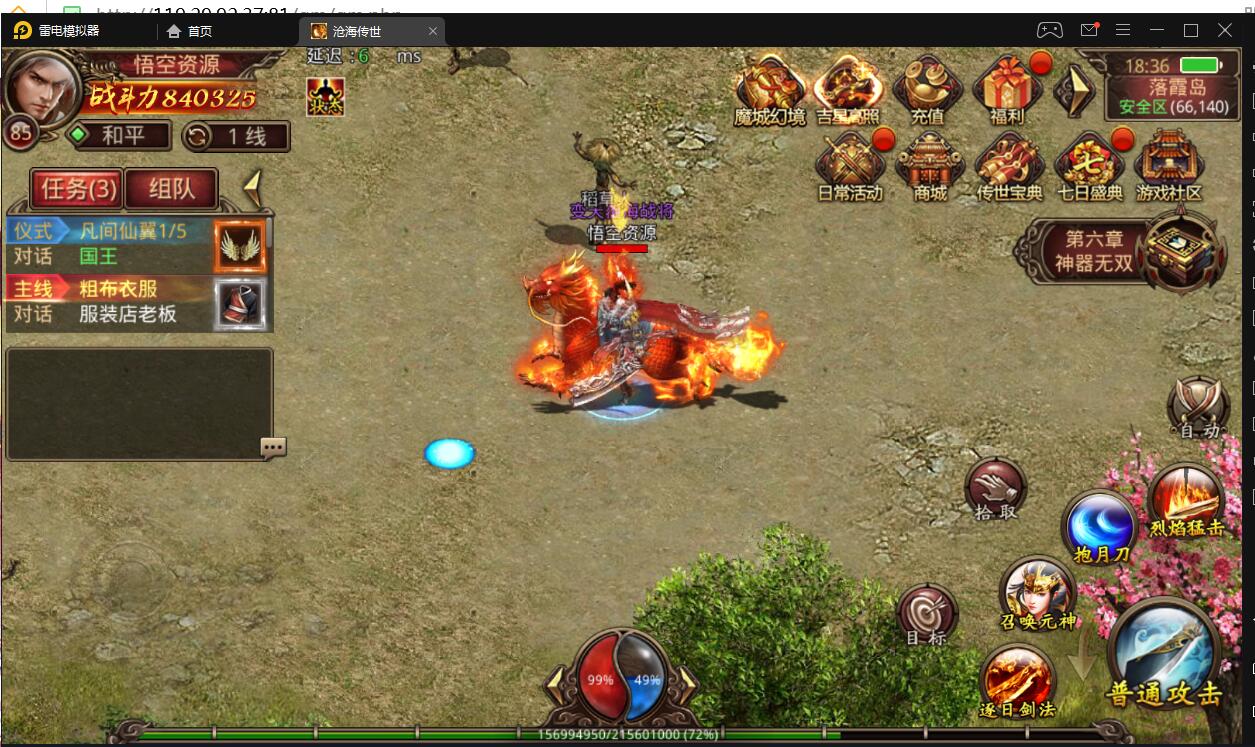Open the 福利 gift box icon
1255x747 pixels.
(1006, 88)
